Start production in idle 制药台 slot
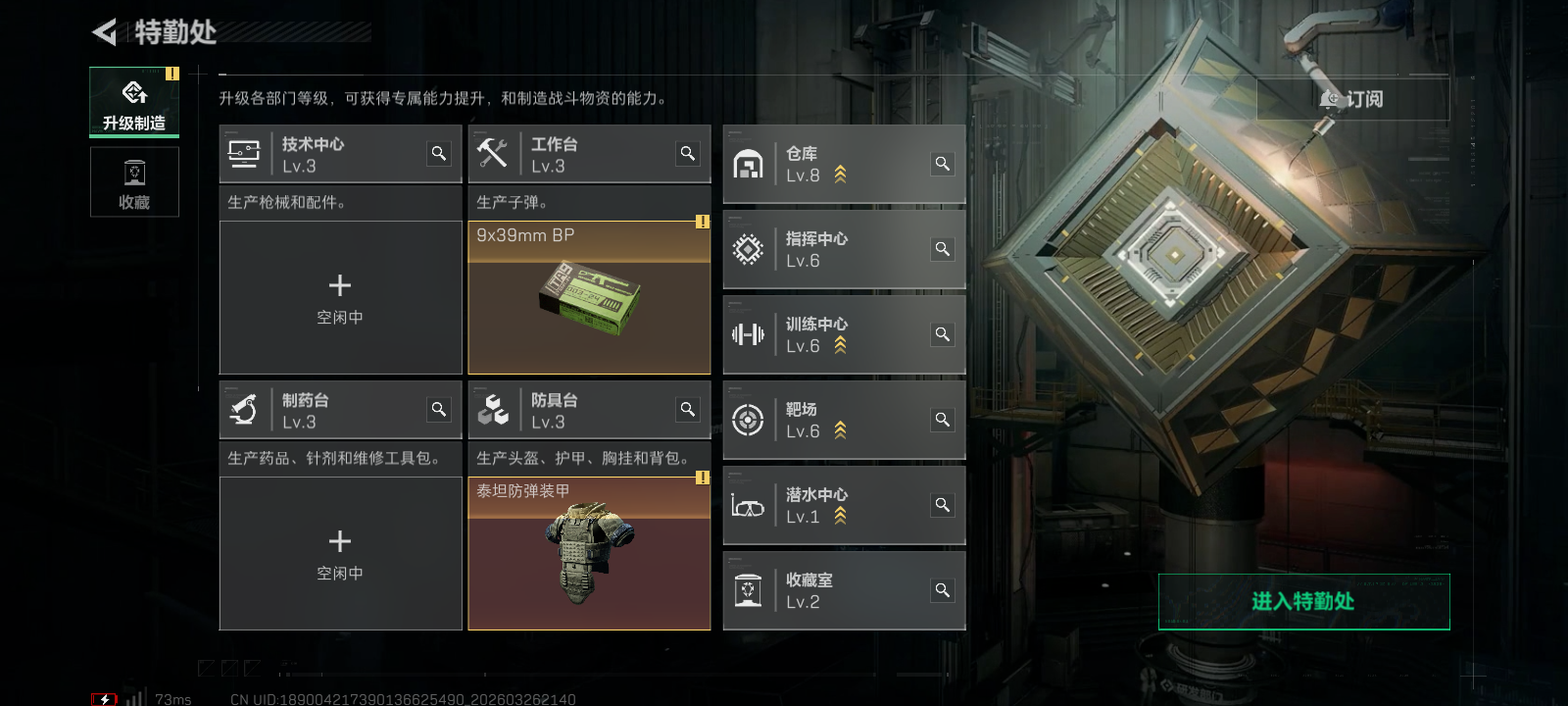1568x706 pixels. point(340,553)
